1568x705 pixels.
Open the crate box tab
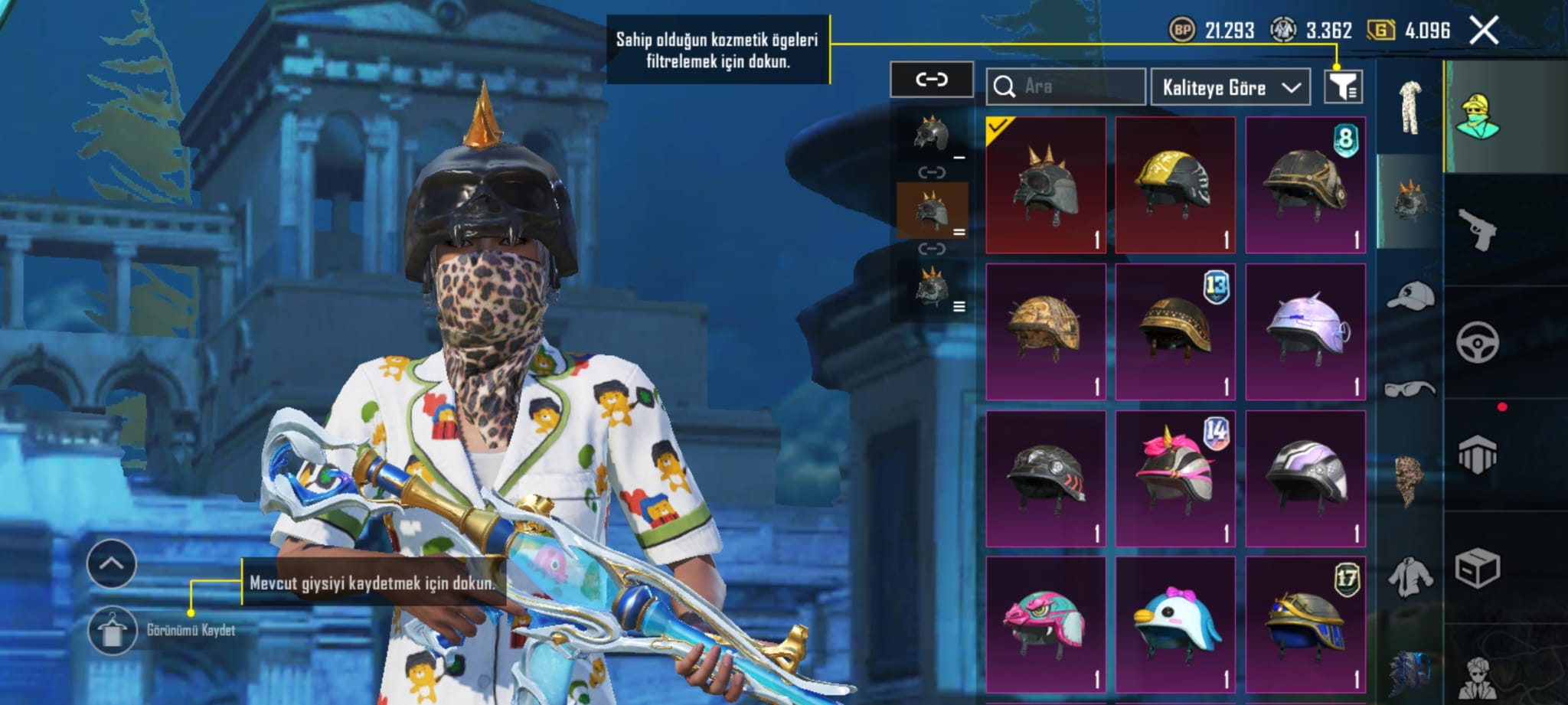pos(1477,568)
